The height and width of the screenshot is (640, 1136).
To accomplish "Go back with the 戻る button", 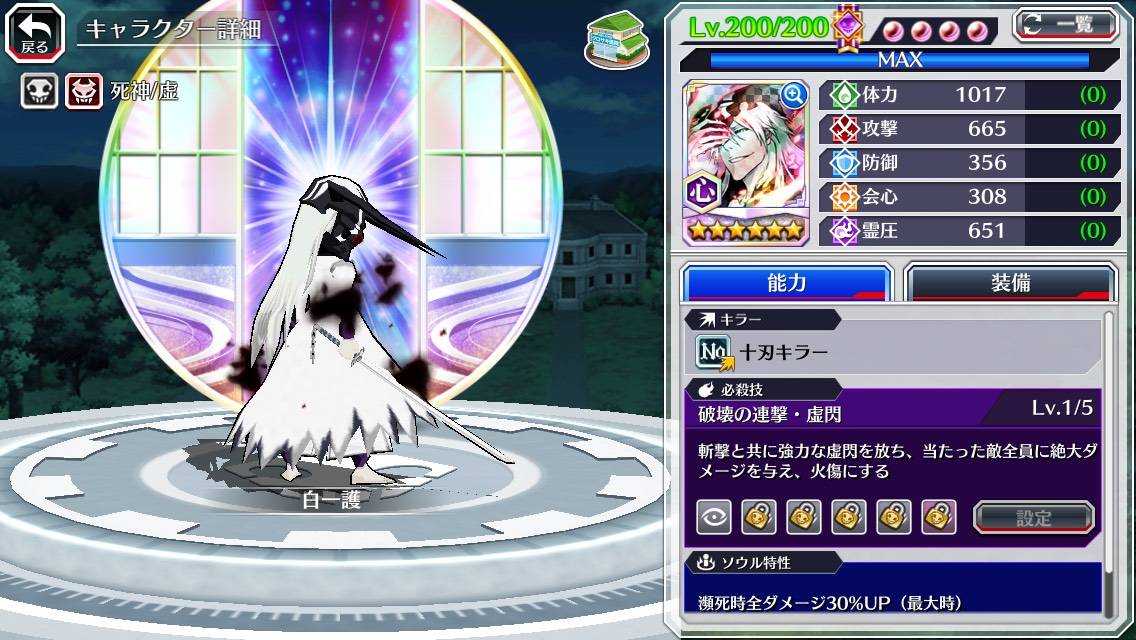I will 34,31.
